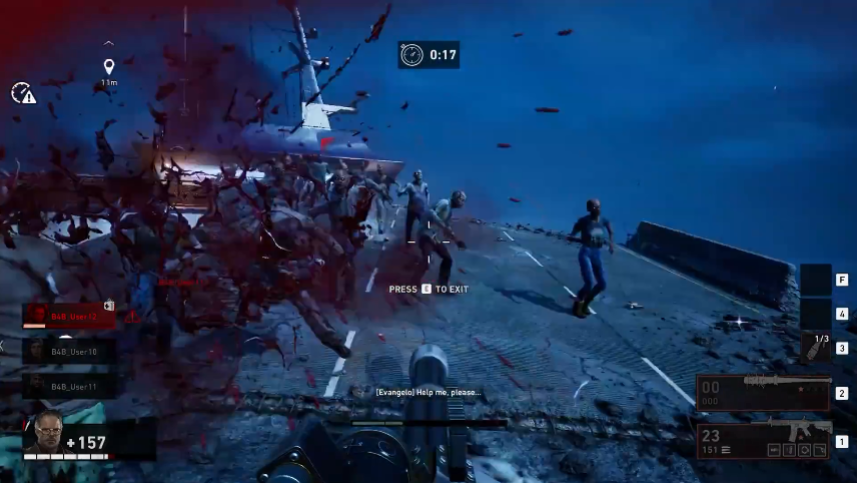Click the objective waypoint marker at 11m
Viewport: 857px width, 483px height.
[x=109, y=68]
